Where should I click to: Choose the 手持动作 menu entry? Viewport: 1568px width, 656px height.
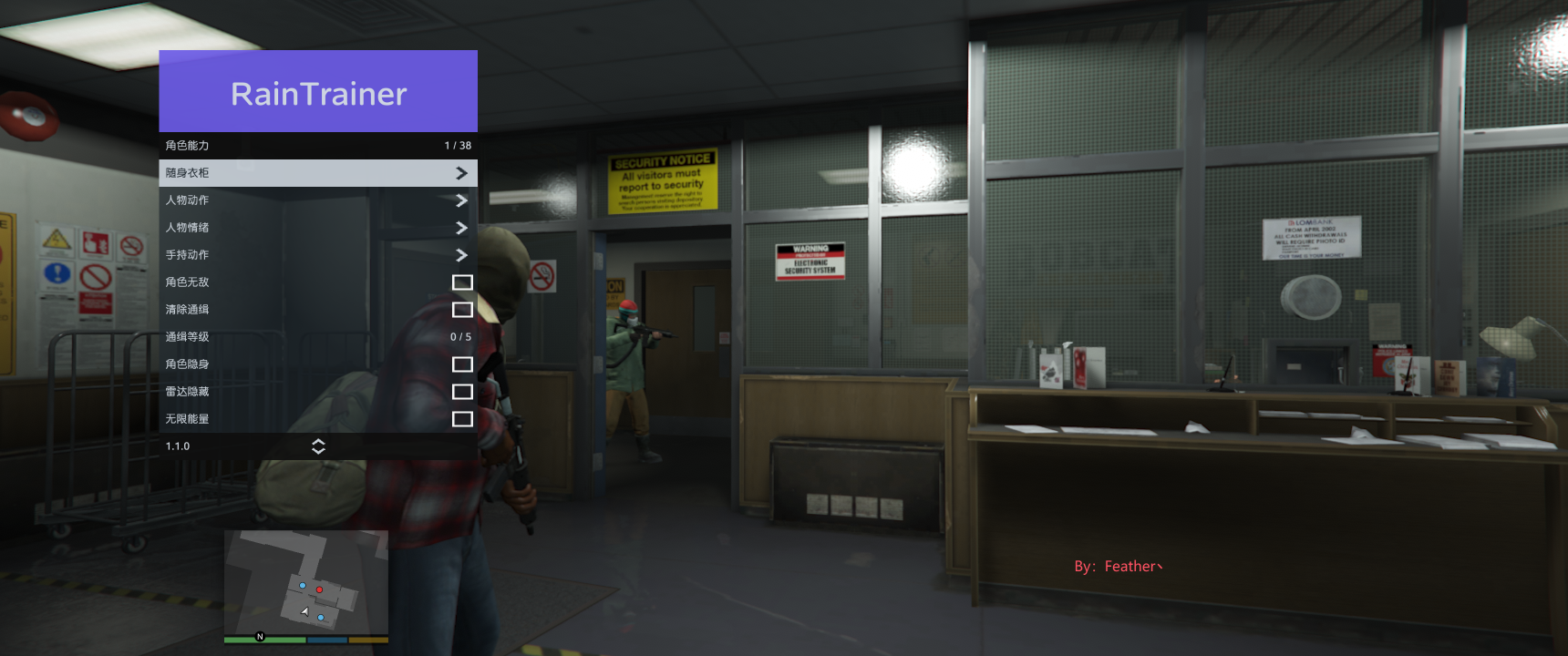[317, 255]
